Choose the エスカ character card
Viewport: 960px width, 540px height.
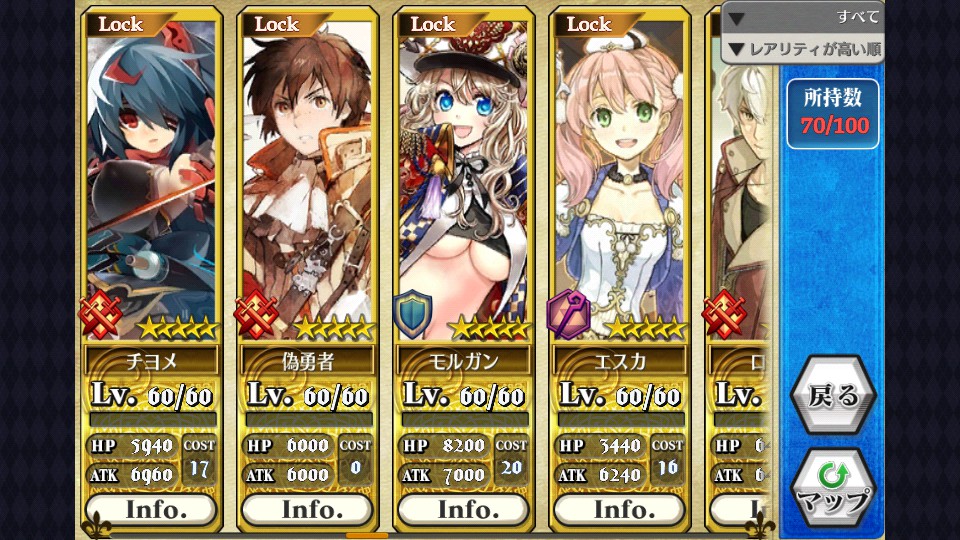coord(618,180)
